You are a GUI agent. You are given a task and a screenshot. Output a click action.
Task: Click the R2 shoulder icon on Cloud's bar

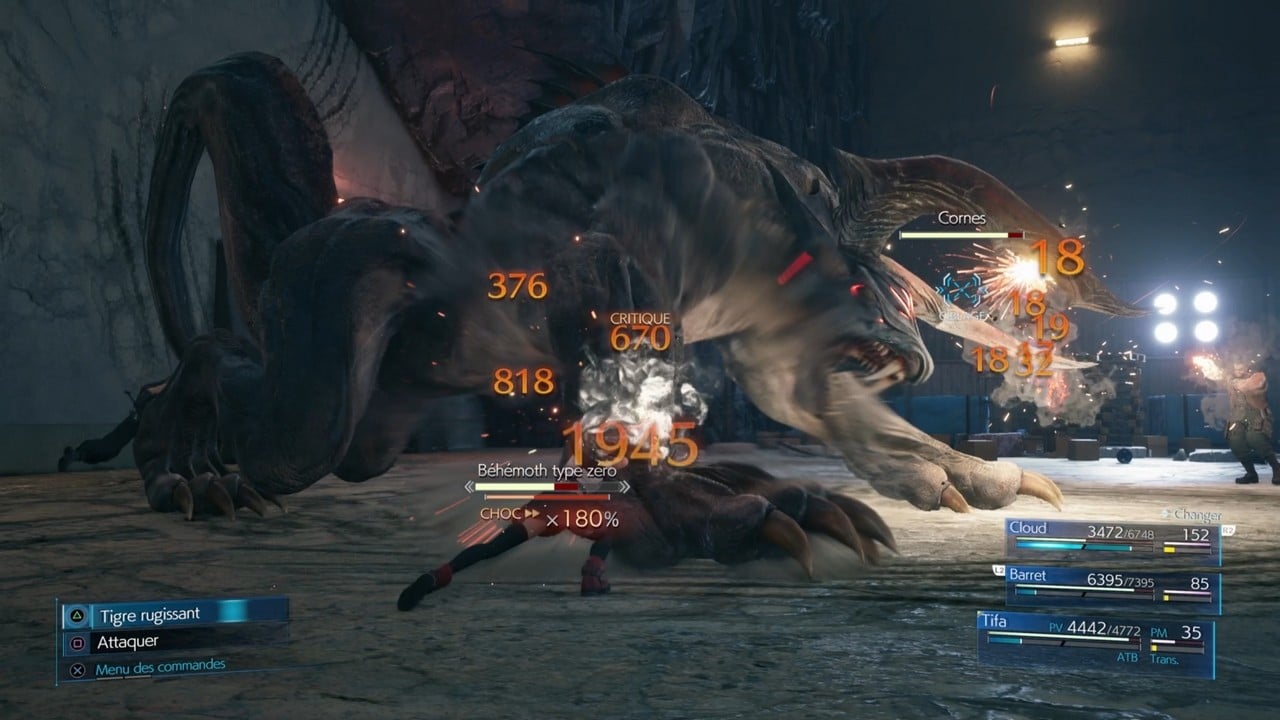point(1229,531)
